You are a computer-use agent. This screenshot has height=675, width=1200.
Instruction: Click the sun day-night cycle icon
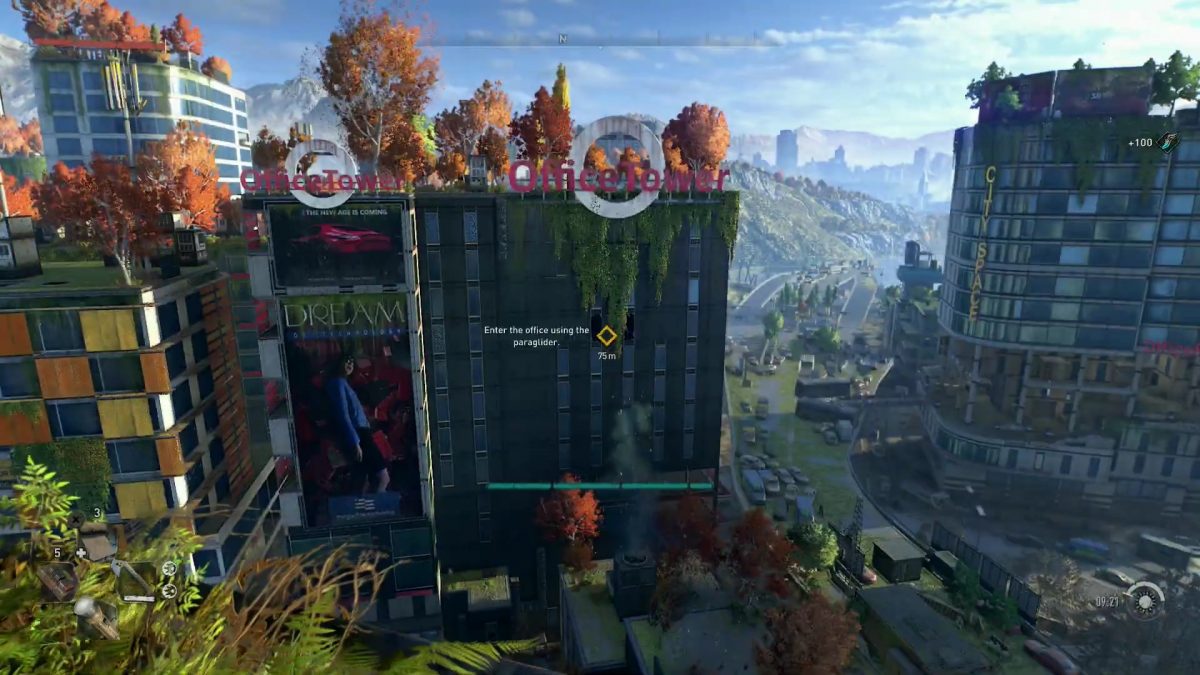pos(1144,601)
